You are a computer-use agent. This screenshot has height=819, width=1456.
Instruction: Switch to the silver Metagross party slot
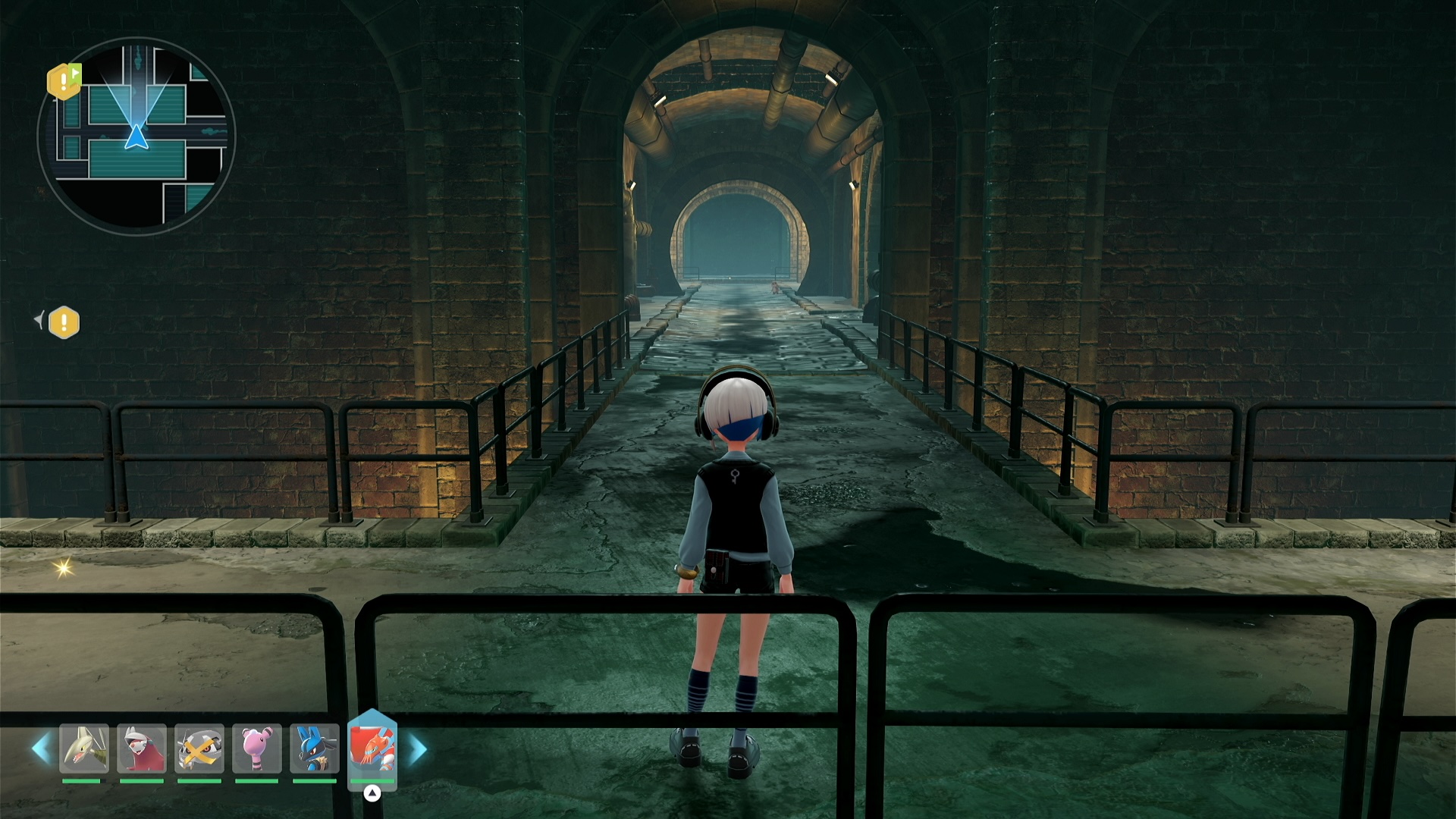199,748
